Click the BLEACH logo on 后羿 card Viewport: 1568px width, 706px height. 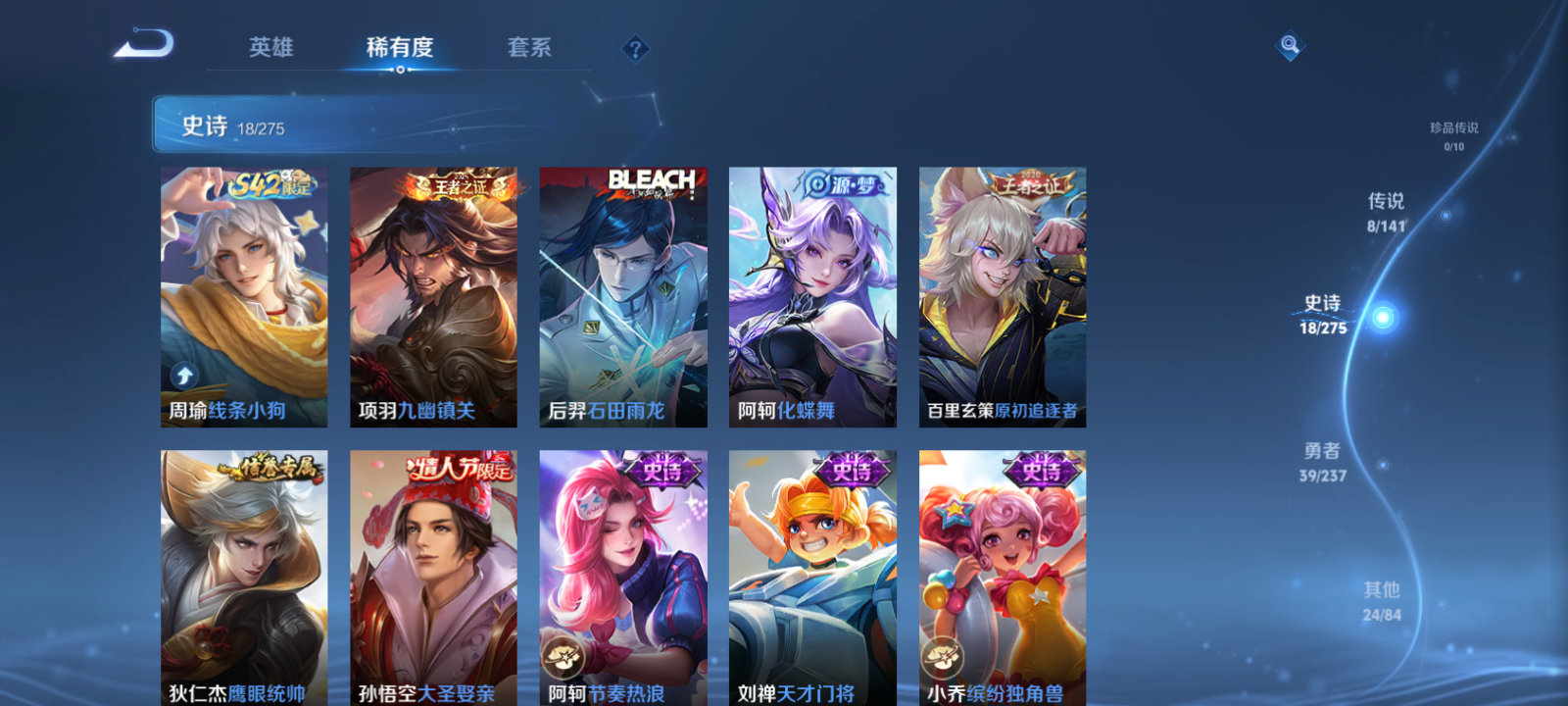click(x=651, y=176)
